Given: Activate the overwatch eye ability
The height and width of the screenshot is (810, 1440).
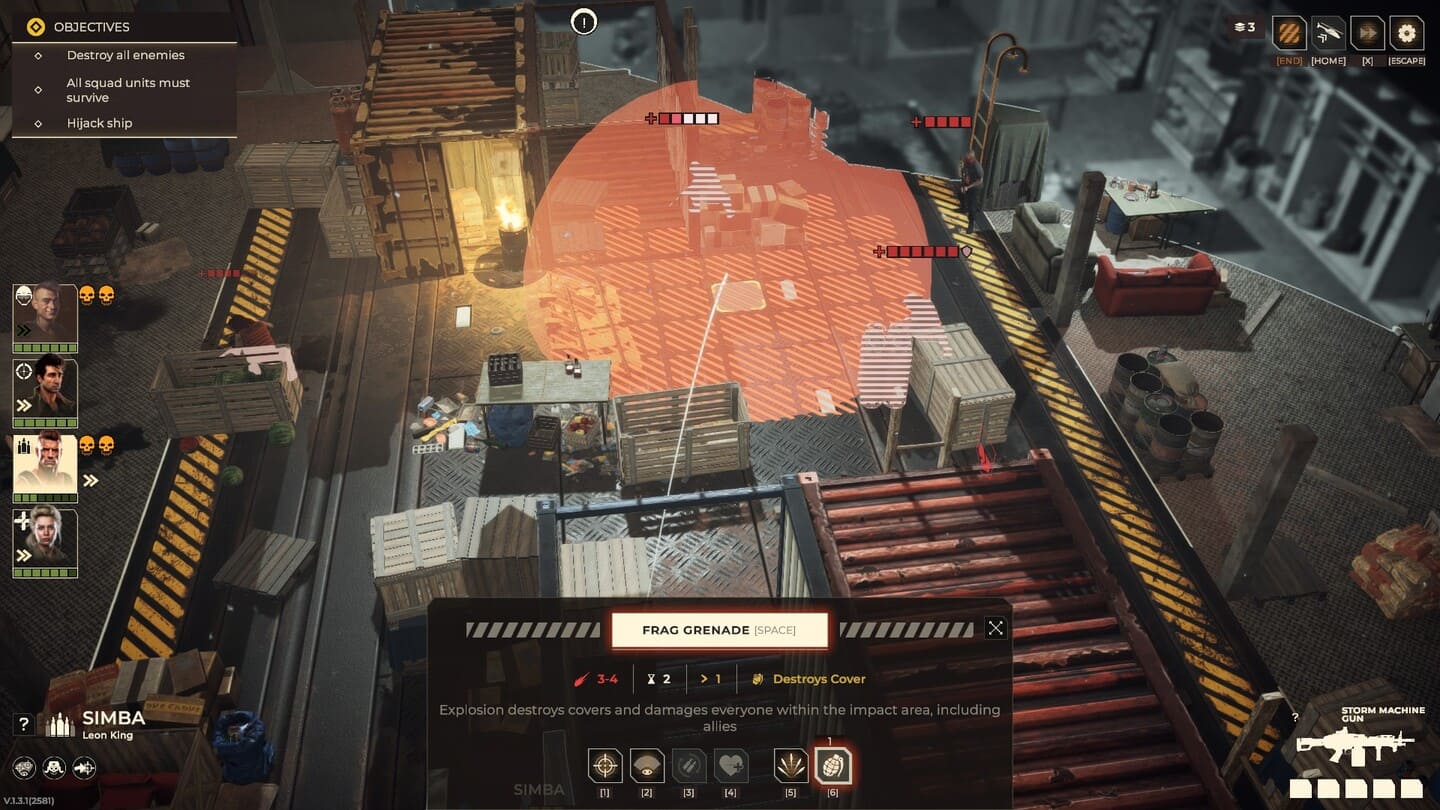Looking at the screenshot, I should point(647,766).
